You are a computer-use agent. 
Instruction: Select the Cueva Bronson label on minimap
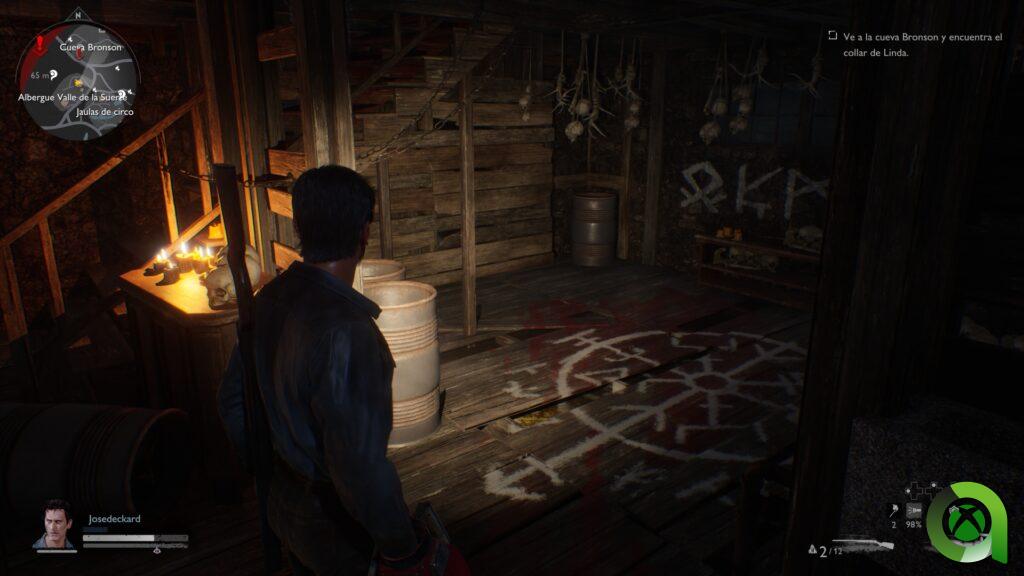point(90,47)
